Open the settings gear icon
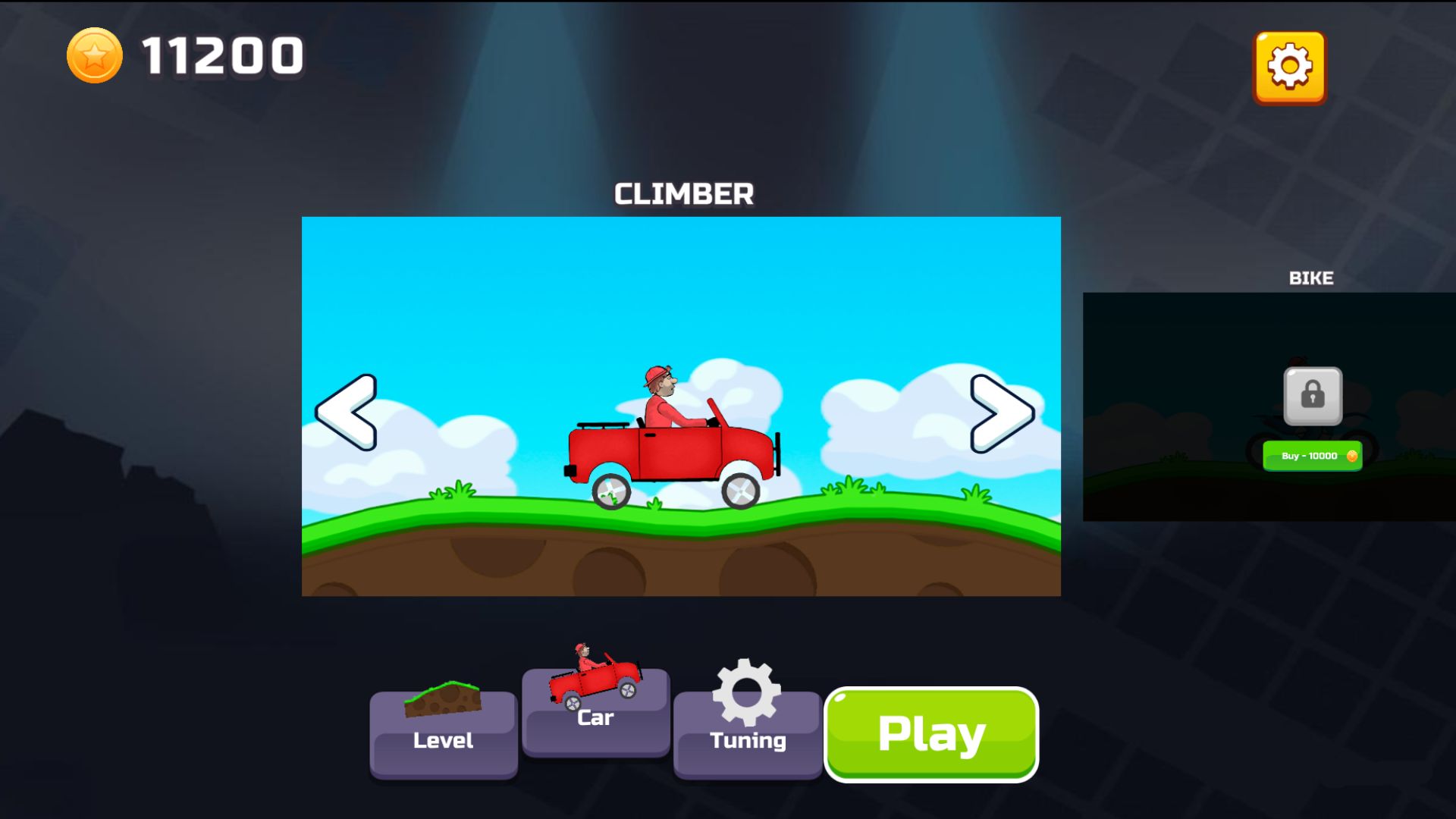Screen dimensions: 1456x819 pyautogui.click(x=1289, y=67)
